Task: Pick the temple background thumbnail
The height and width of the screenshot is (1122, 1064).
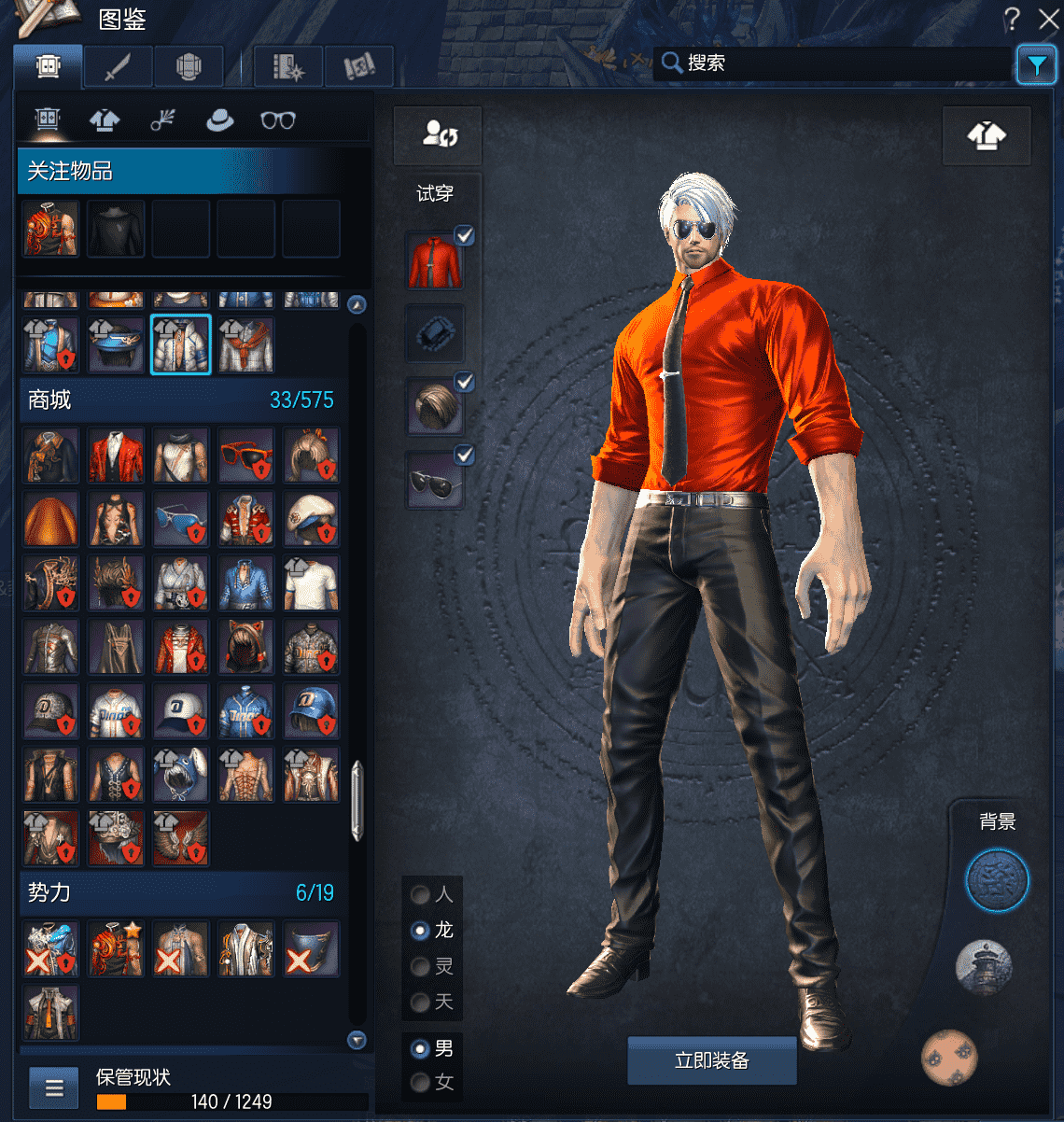Action: [x=984, y=966]
